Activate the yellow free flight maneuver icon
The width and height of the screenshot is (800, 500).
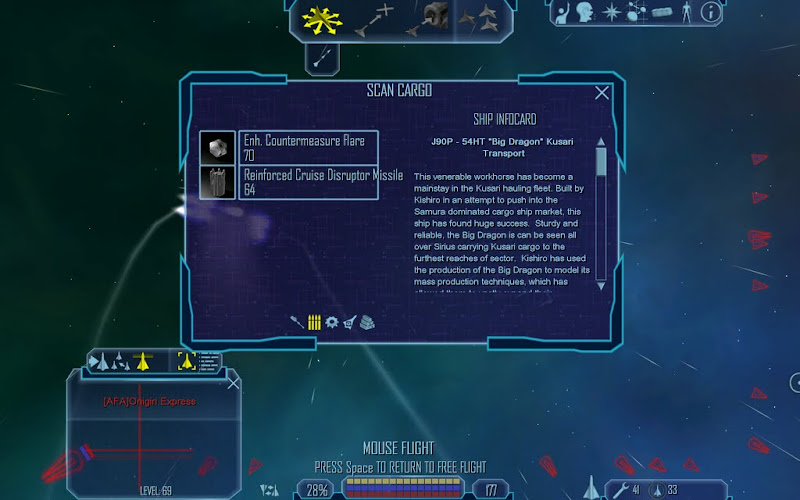click(x=320, y=17)
